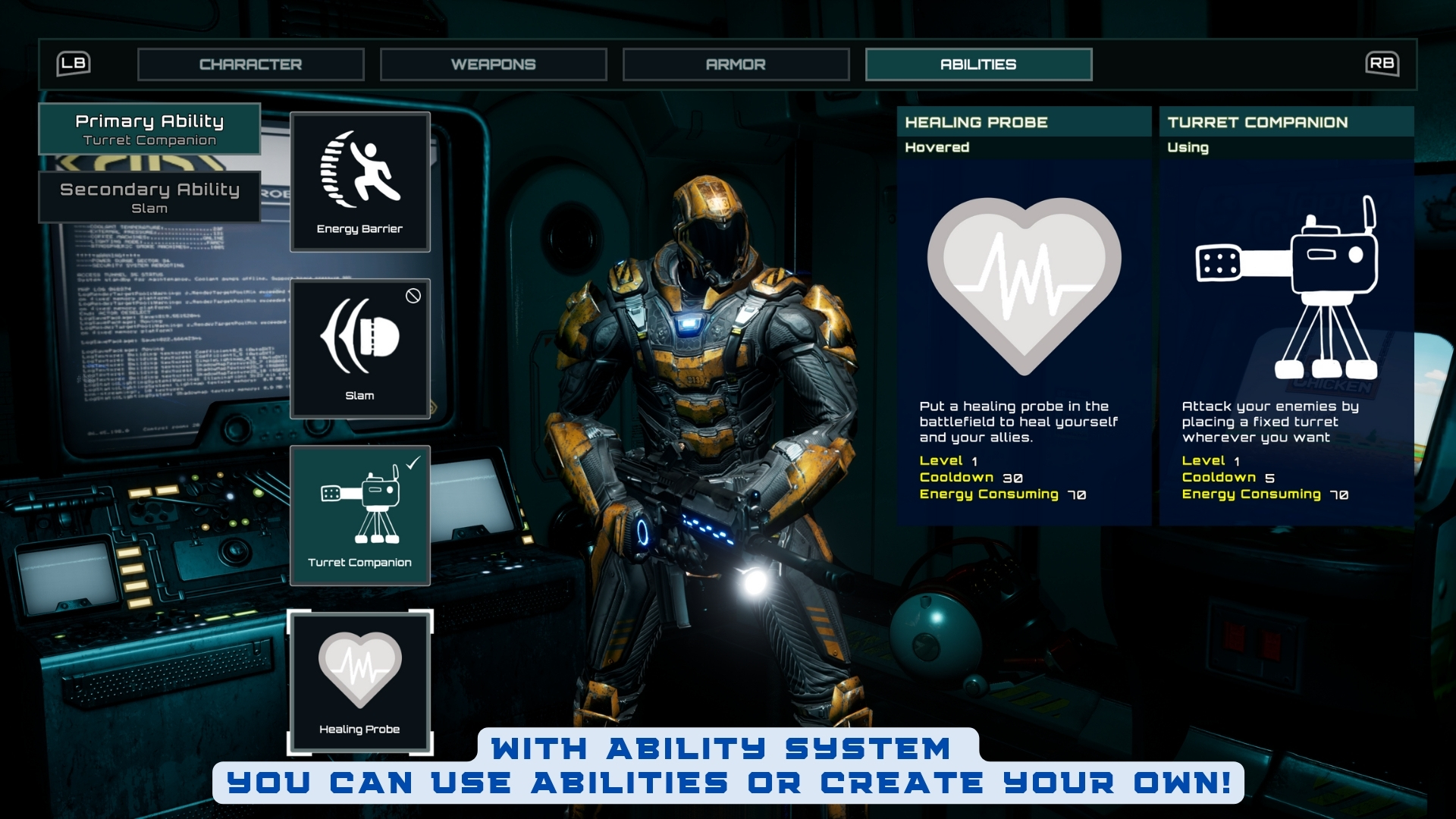Click the Abilities tab header
Image resolution: width=1456 pixels, height=819 pixels.
[x=979, y=64]
